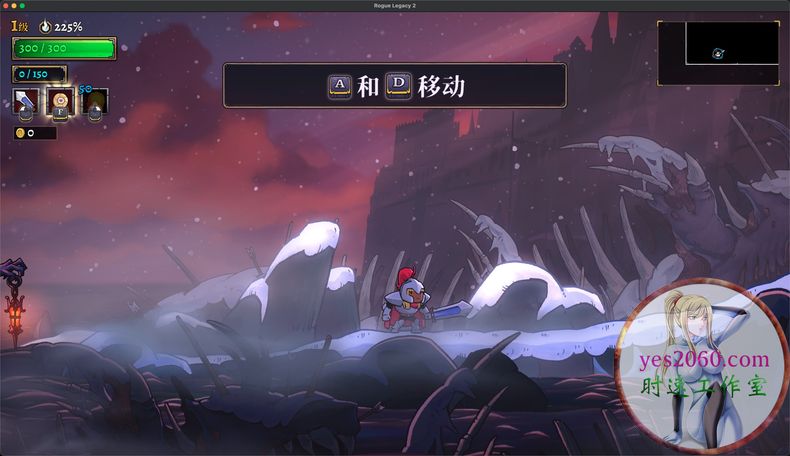The height and width of the screenshot is (456, 790).
Task: Click the player marker on the minimap
Action: coord(719,54)
